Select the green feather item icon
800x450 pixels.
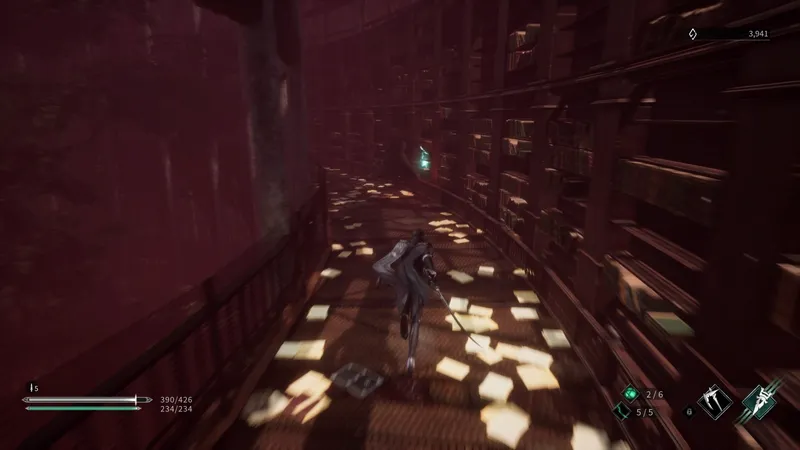[x=622, y=412]
